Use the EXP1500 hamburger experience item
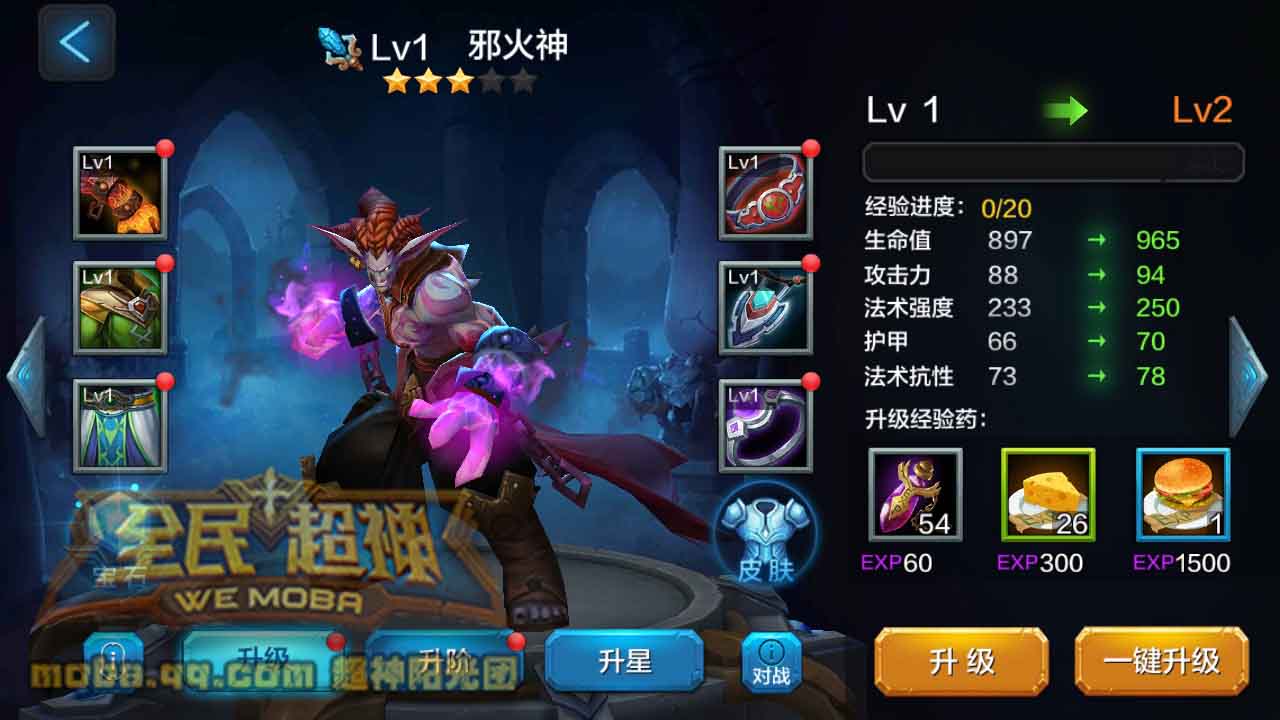 [1180, 495]
